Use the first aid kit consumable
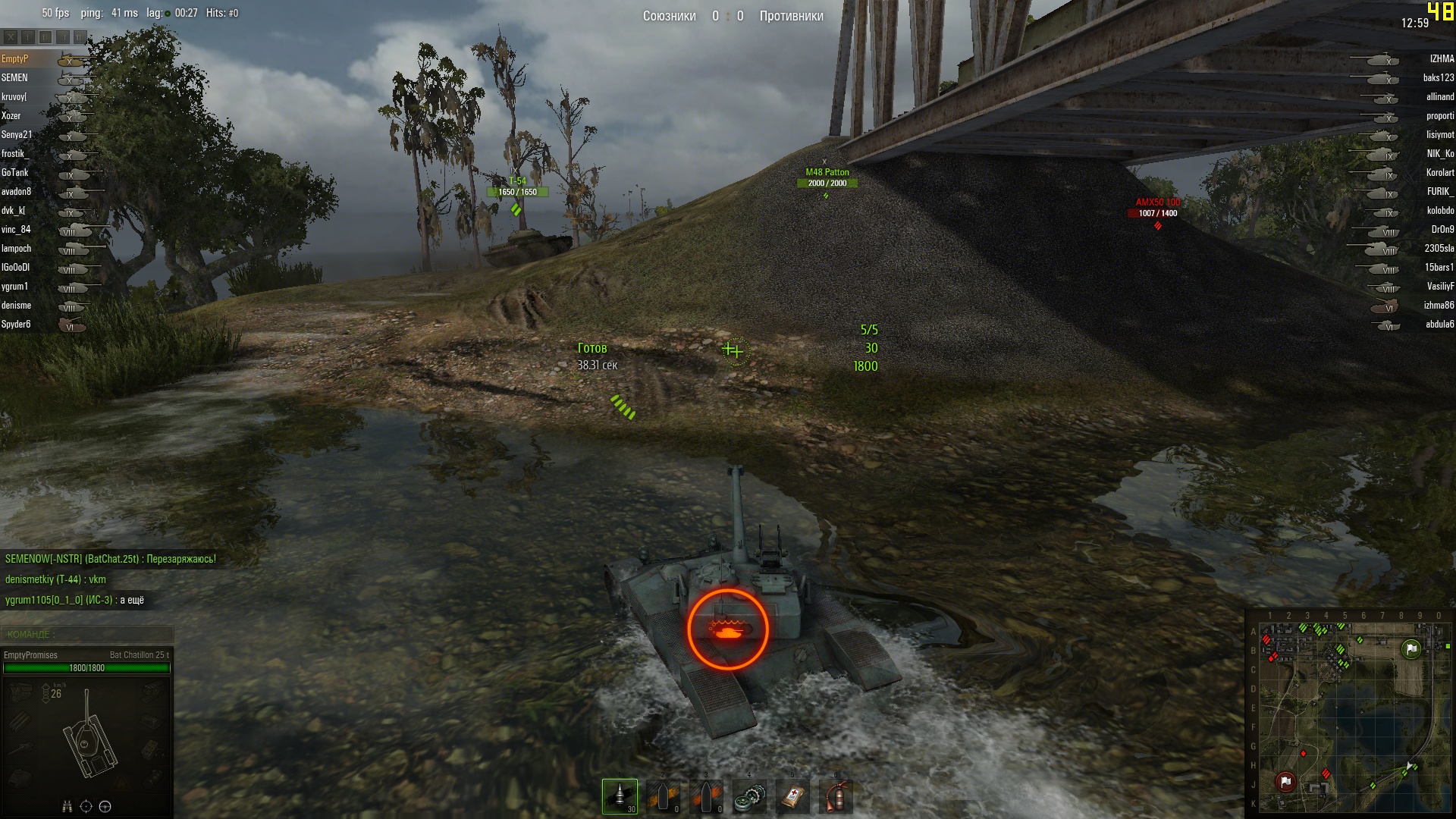This screenshot has height=819, width=1456. click(792, 797)
